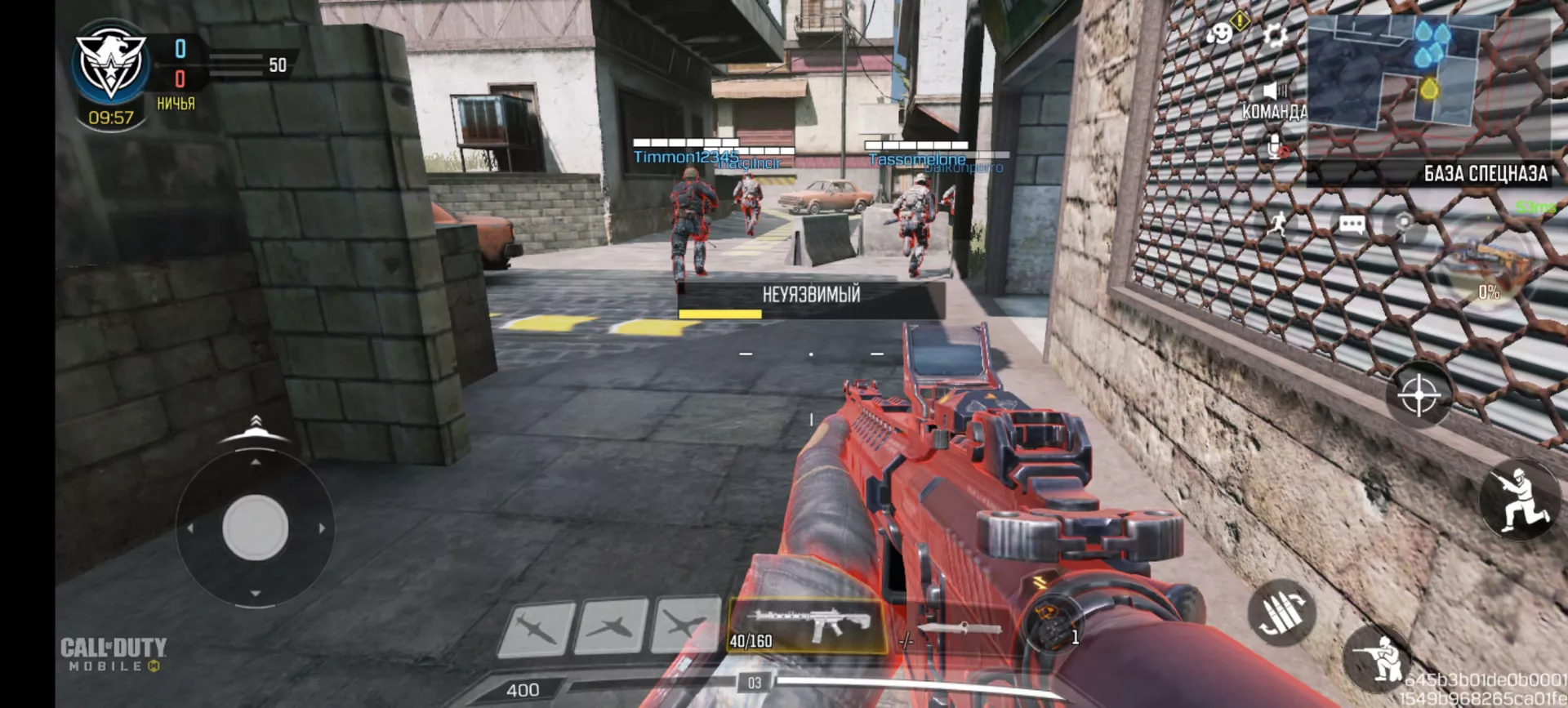Tap the map pin marker icon
Screen dimensions: 1568x708
[x=1403, y=222]
